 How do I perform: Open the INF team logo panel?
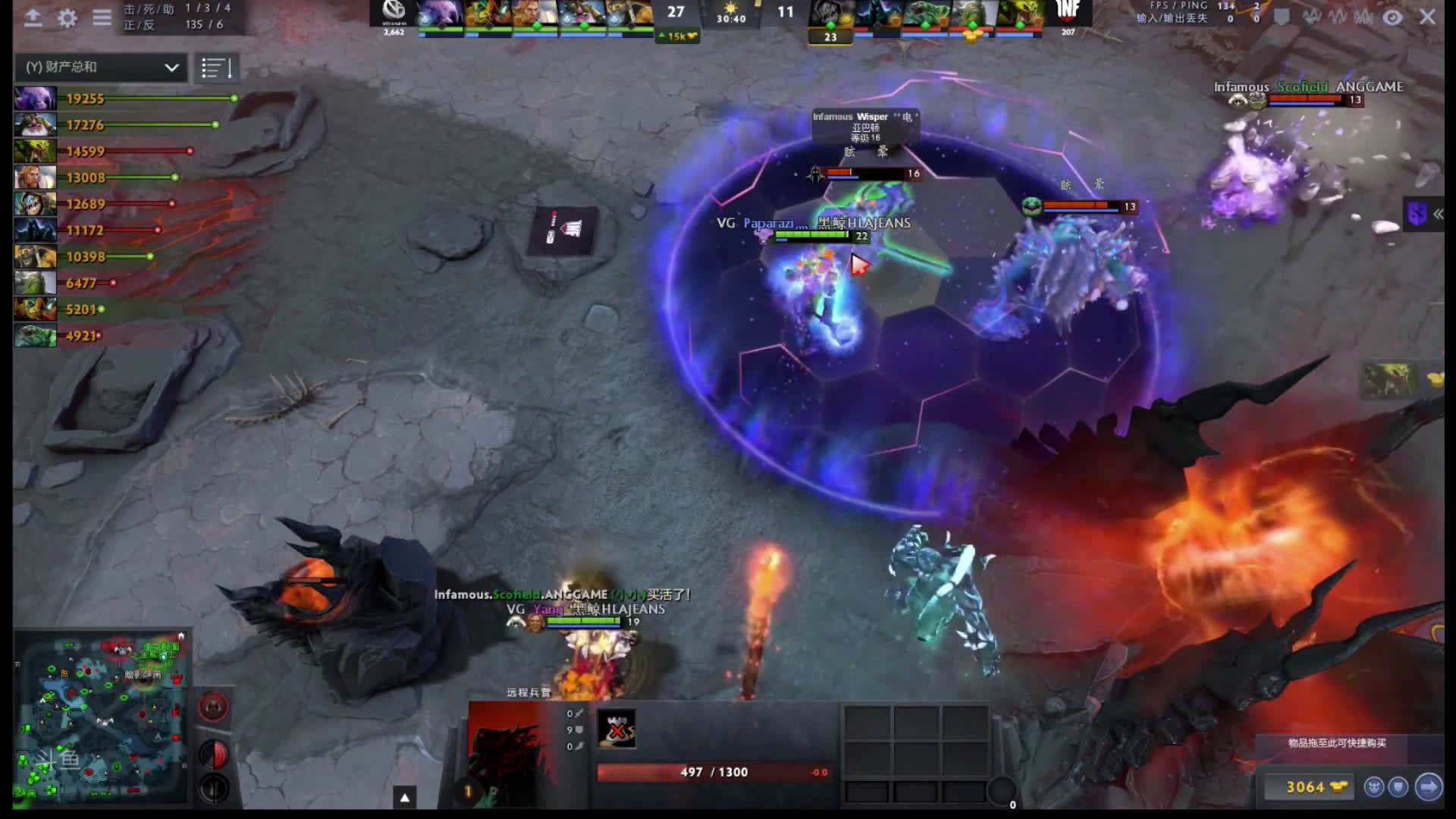(1068, 14)
